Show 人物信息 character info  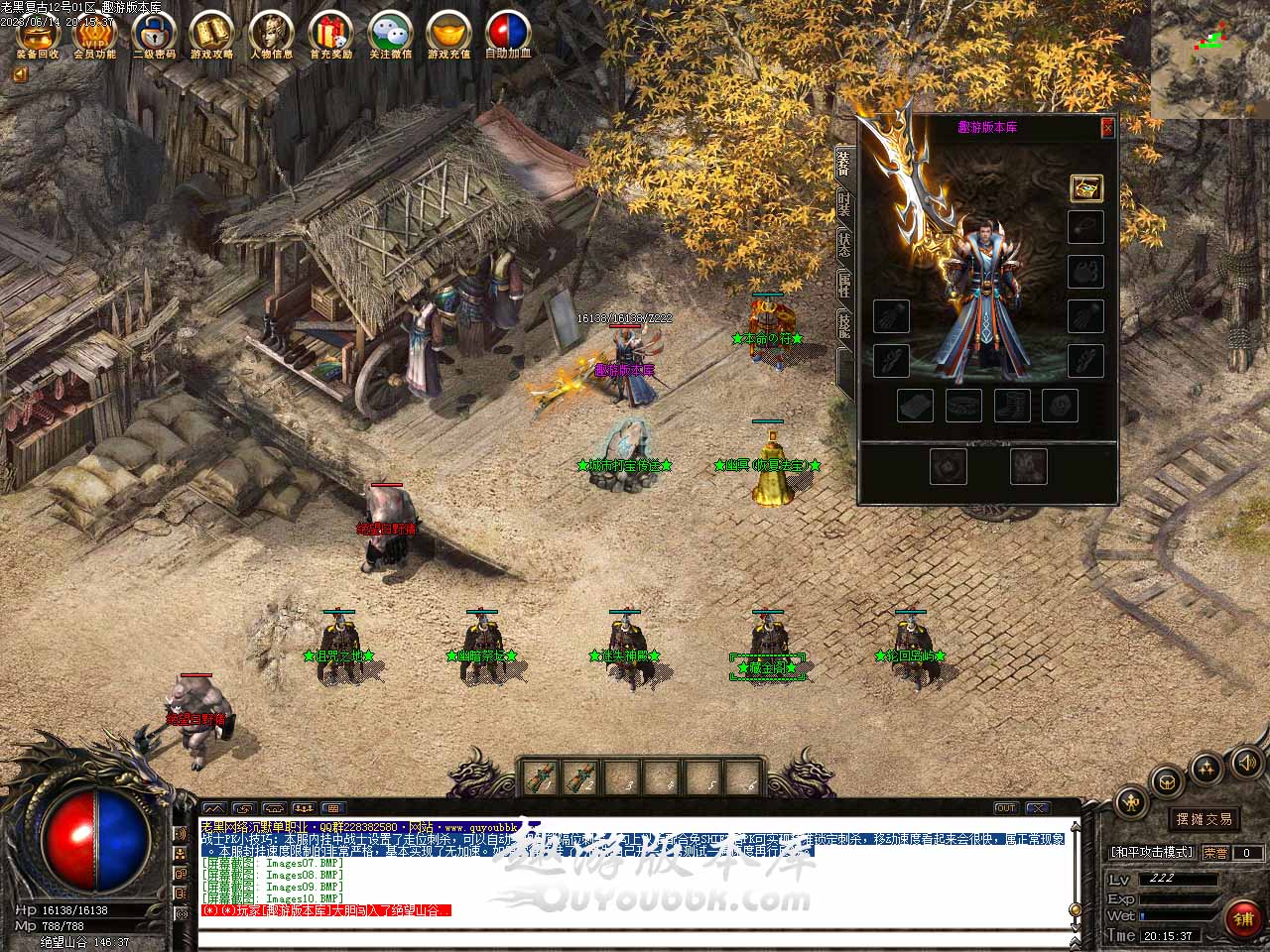[x=271, y=34]
